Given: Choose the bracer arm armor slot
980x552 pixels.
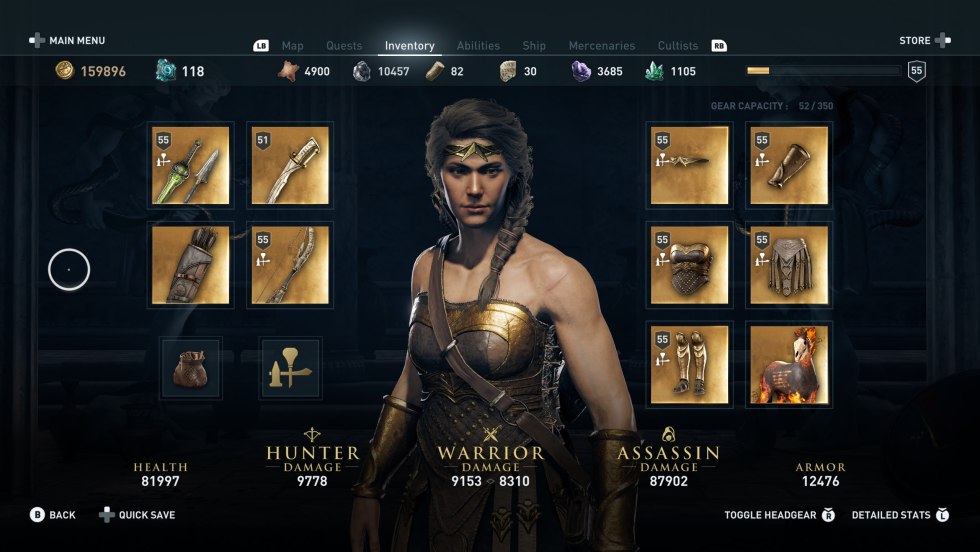Looking at the screenshot, I should [789, 165].
